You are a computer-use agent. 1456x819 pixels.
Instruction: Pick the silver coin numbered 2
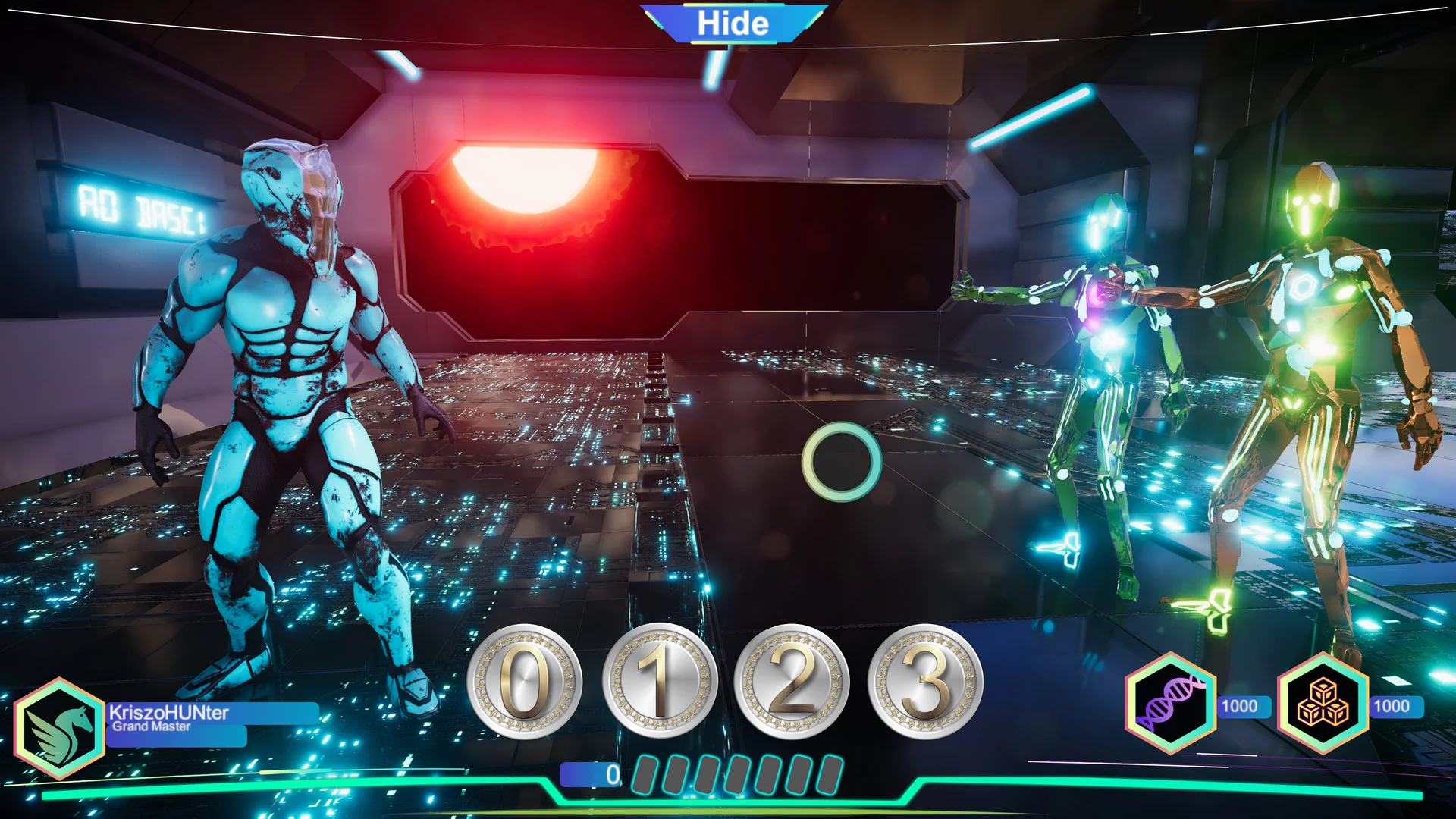tap(792, 681)
